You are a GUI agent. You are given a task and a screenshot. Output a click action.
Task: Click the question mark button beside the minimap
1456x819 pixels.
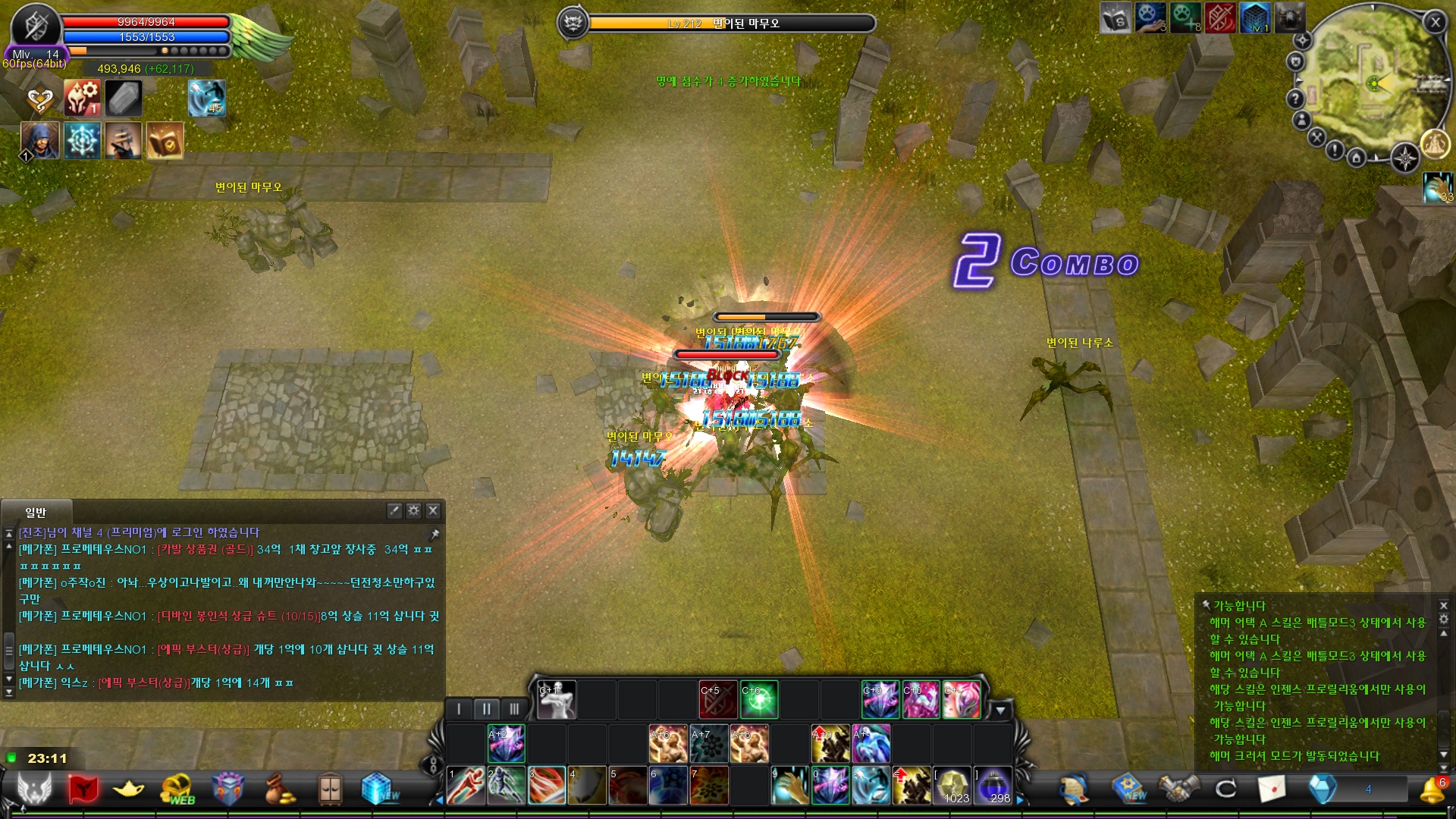pyautogui.click(x=1294, y=98)
